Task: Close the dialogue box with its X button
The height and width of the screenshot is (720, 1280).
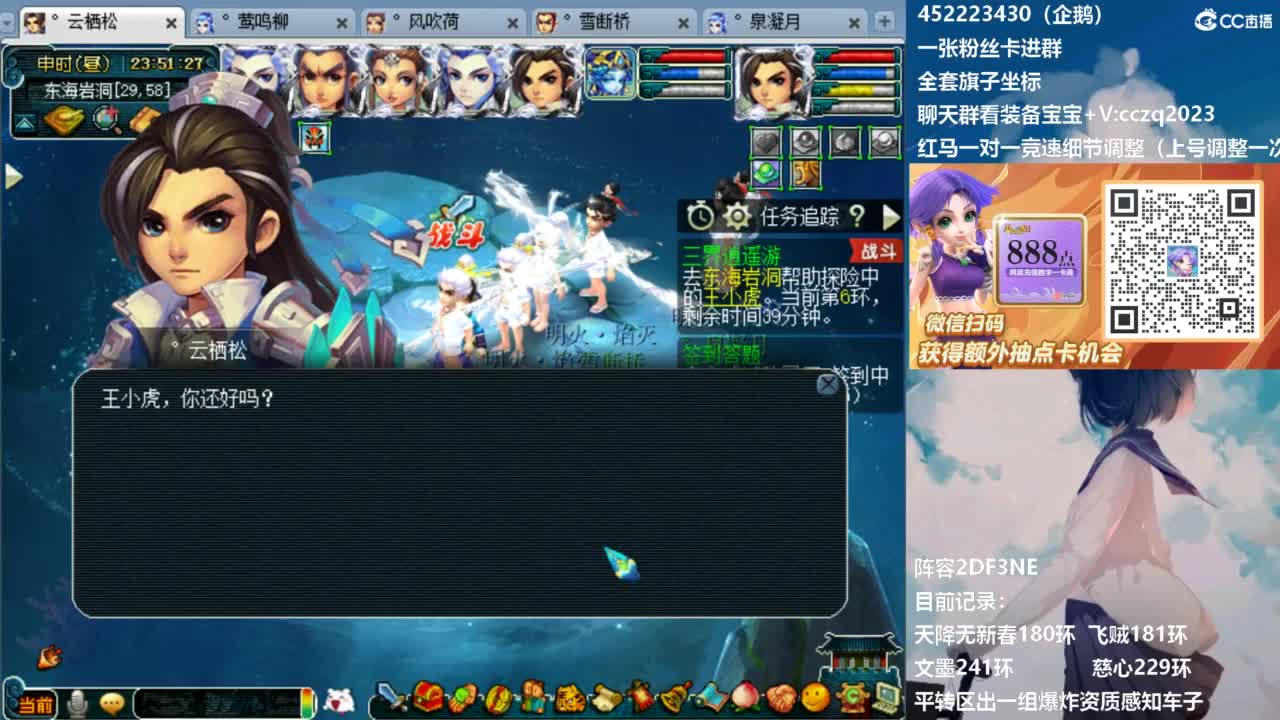Action: (x=827, y=383)
